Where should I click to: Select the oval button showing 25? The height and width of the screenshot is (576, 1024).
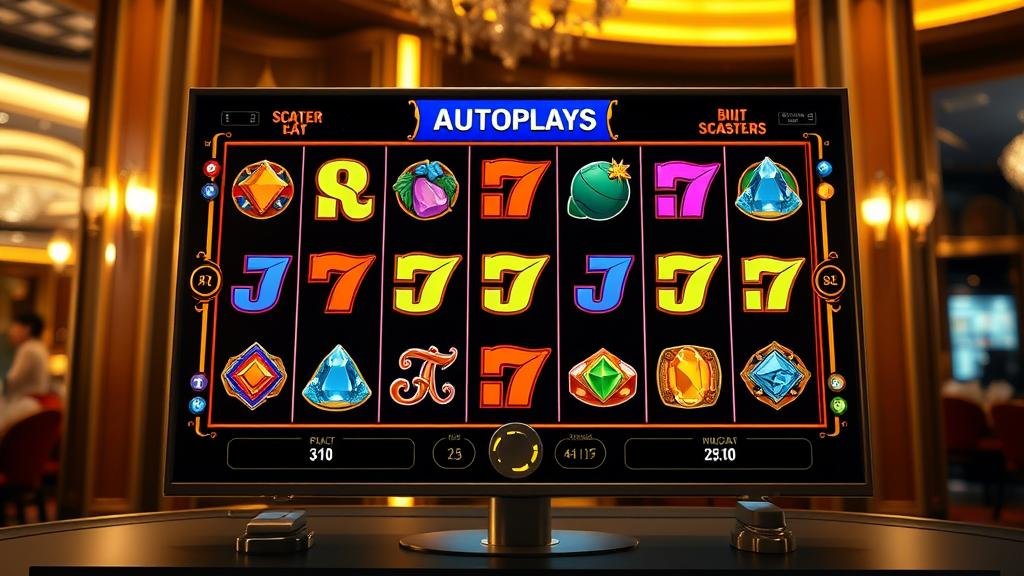[454, 454]
